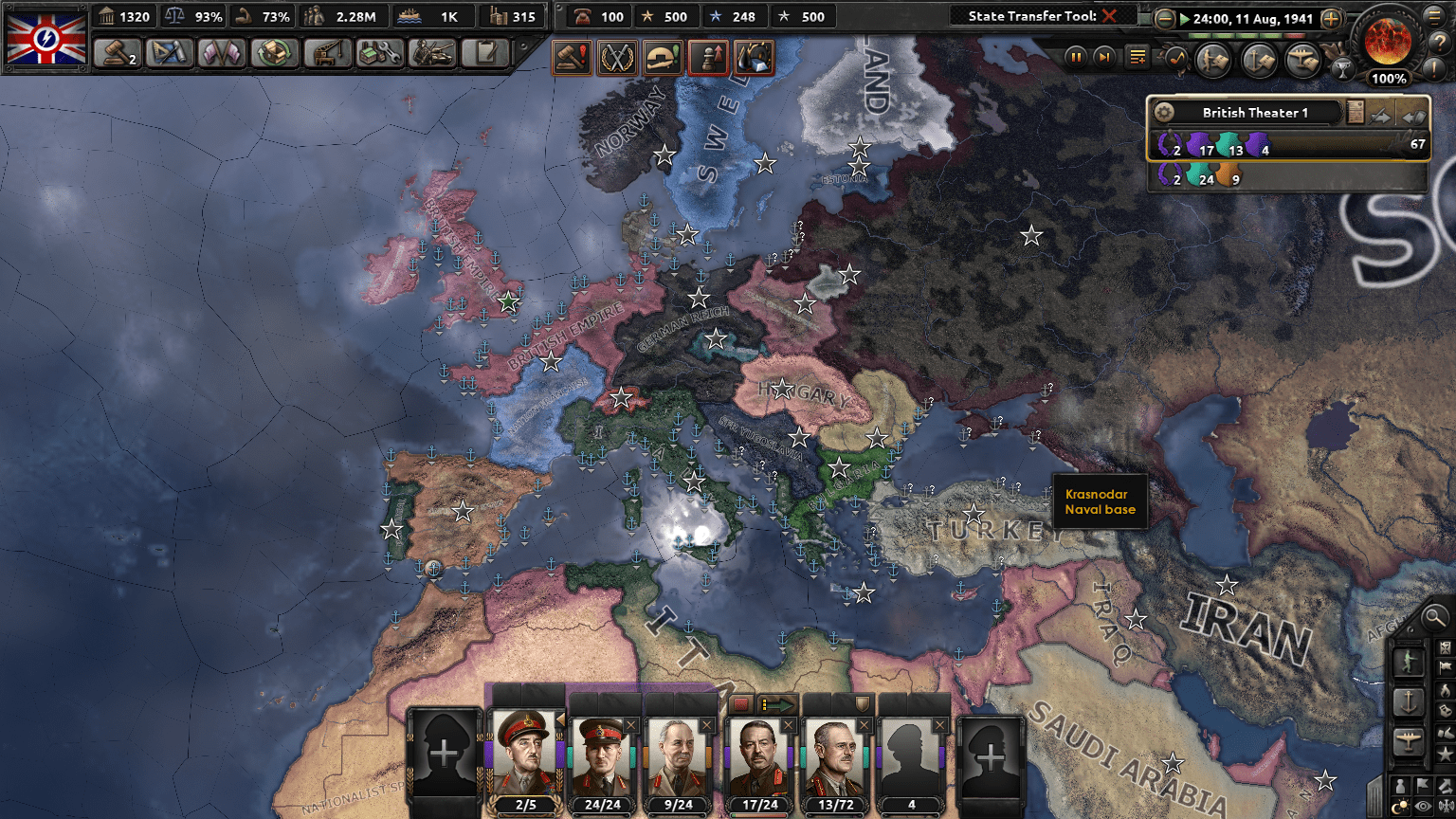1456x819 pixels.
Task: Close the State Transfer Tool
Action: [x=1109, y=16]
